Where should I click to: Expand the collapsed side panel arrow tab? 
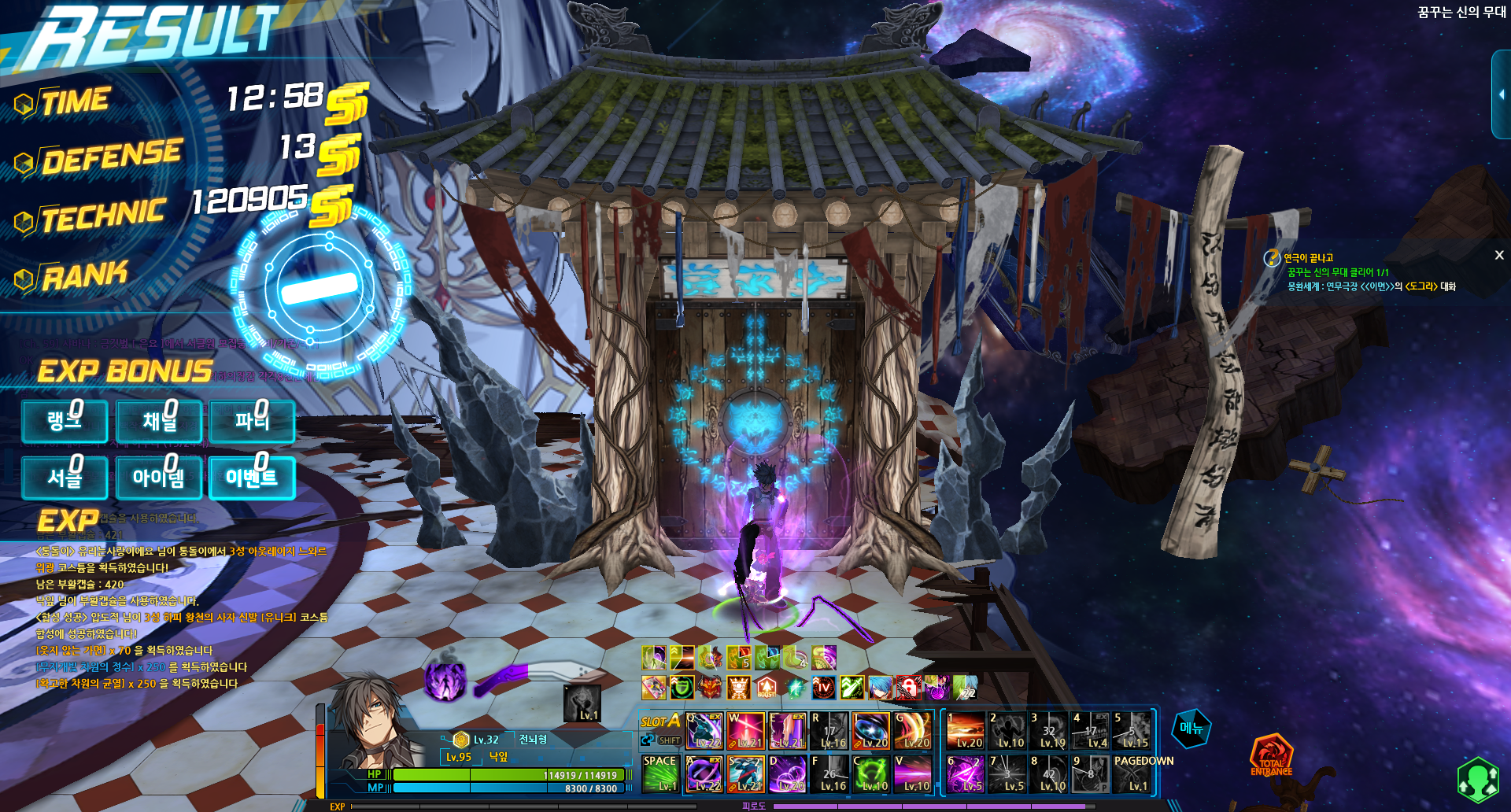(1501, 94)
